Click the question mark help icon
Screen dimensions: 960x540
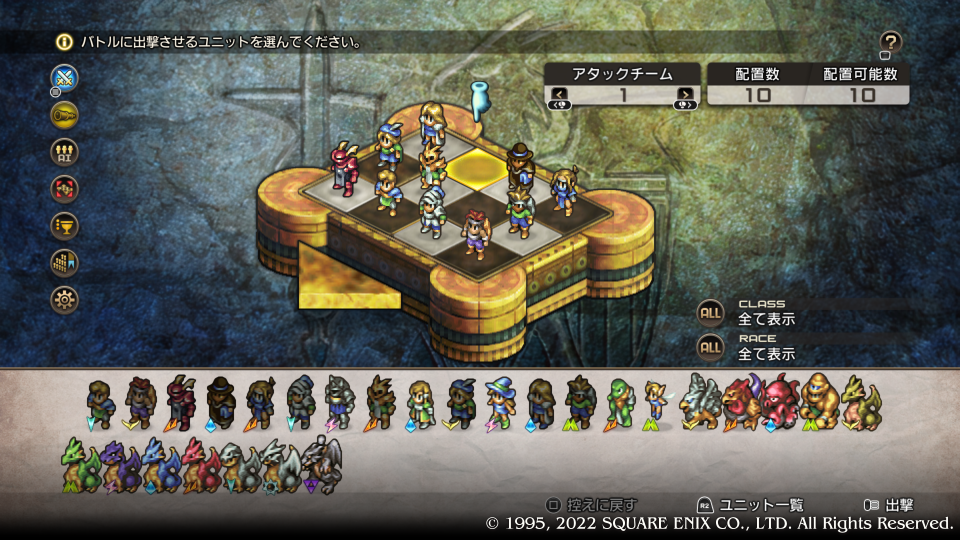891,42
